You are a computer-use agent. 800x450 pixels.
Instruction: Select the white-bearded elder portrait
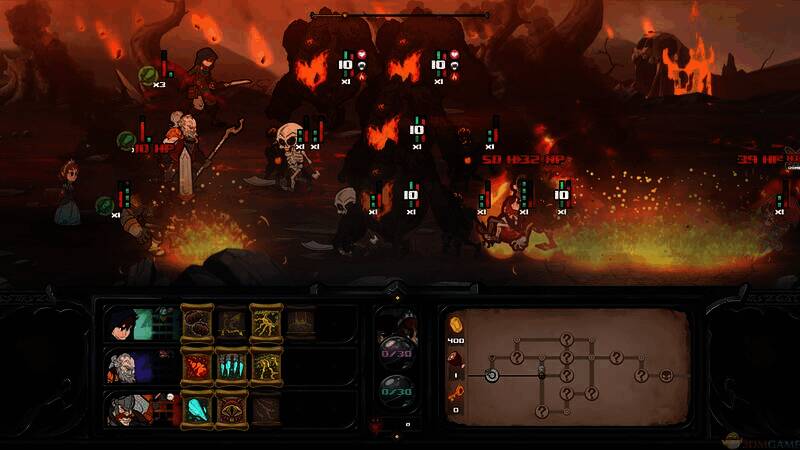click(x=121, y=366)
